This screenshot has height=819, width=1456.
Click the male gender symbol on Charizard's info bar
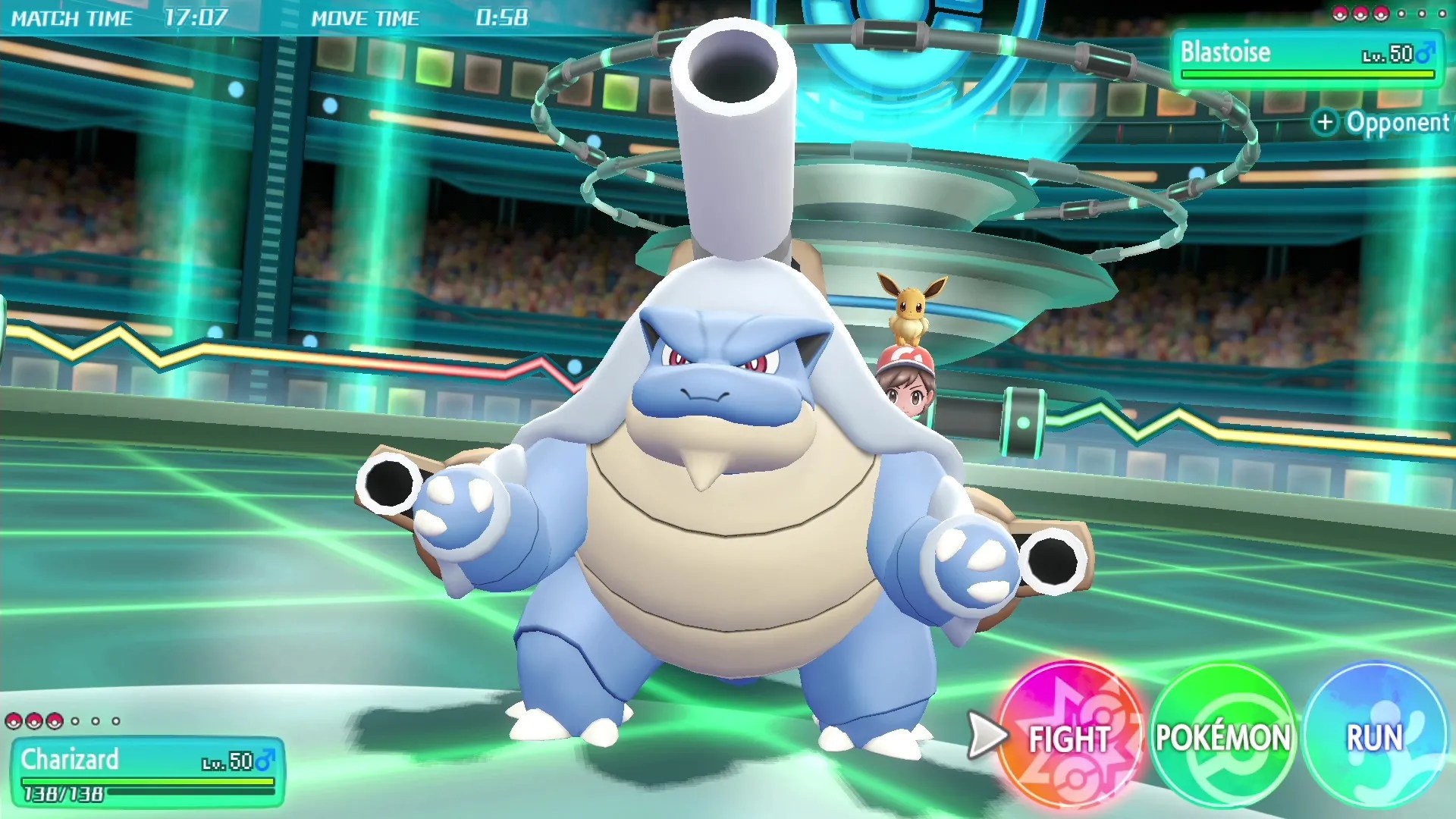tap(267, 761)
